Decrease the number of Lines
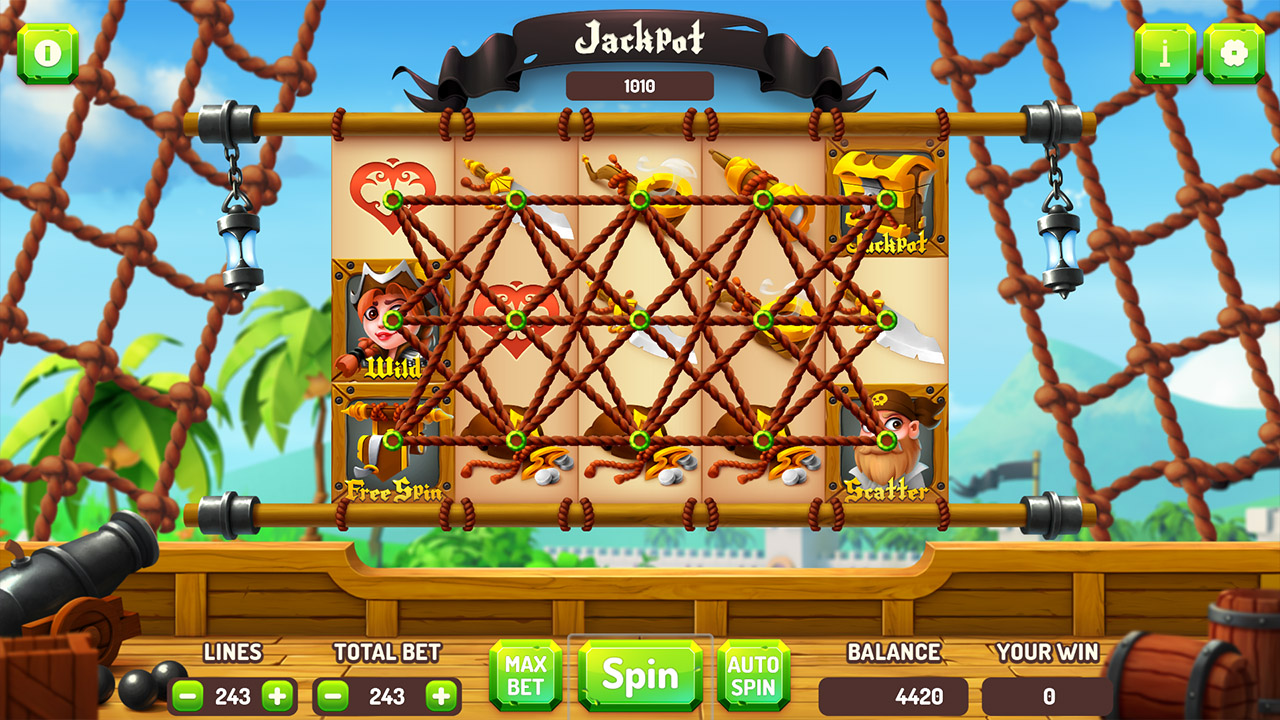The height and width of the screenshot is (720, 1280). click(190, 693)
